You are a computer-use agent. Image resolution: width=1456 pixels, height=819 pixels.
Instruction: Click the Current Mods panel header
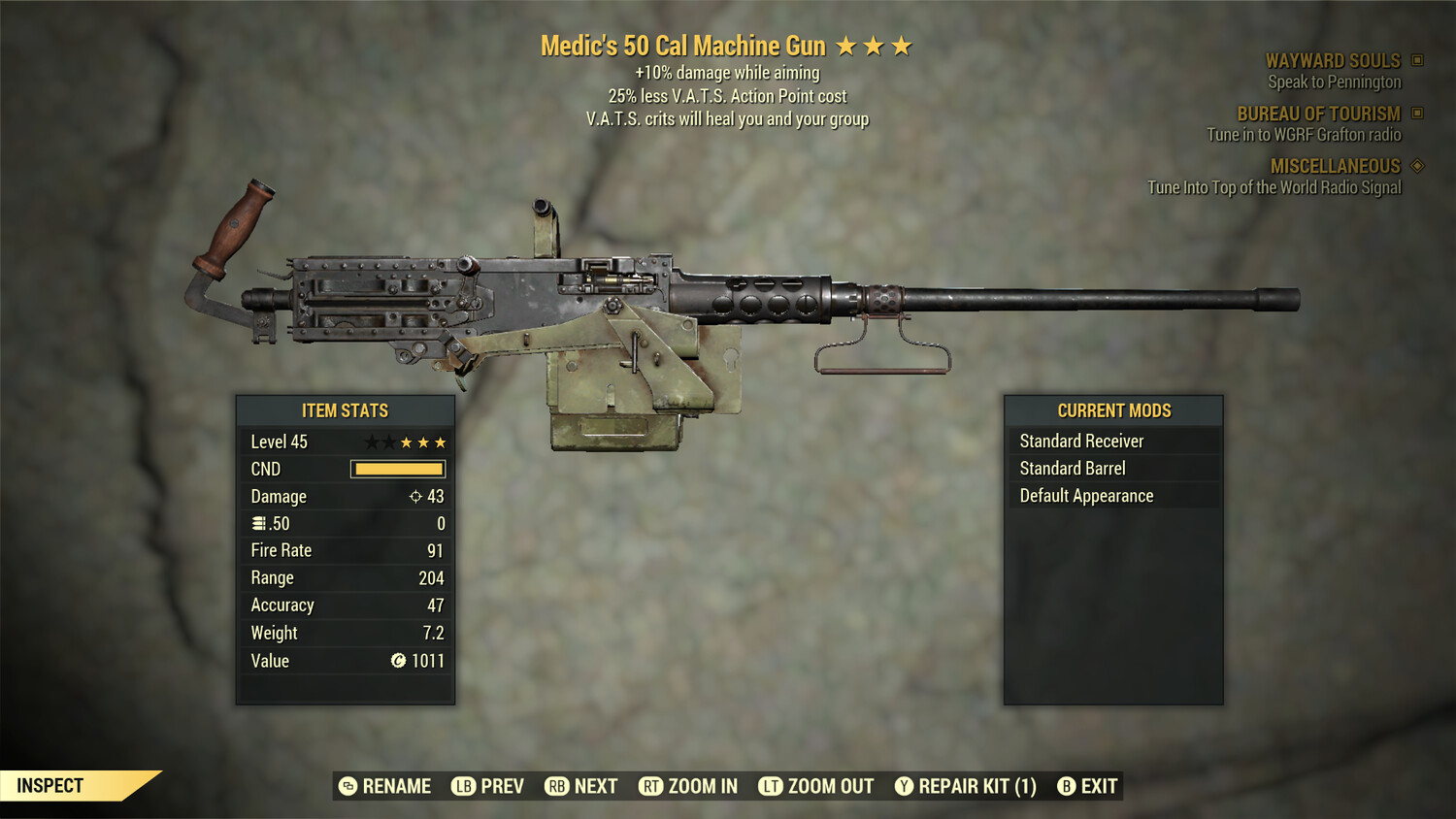click(1114, 409)
